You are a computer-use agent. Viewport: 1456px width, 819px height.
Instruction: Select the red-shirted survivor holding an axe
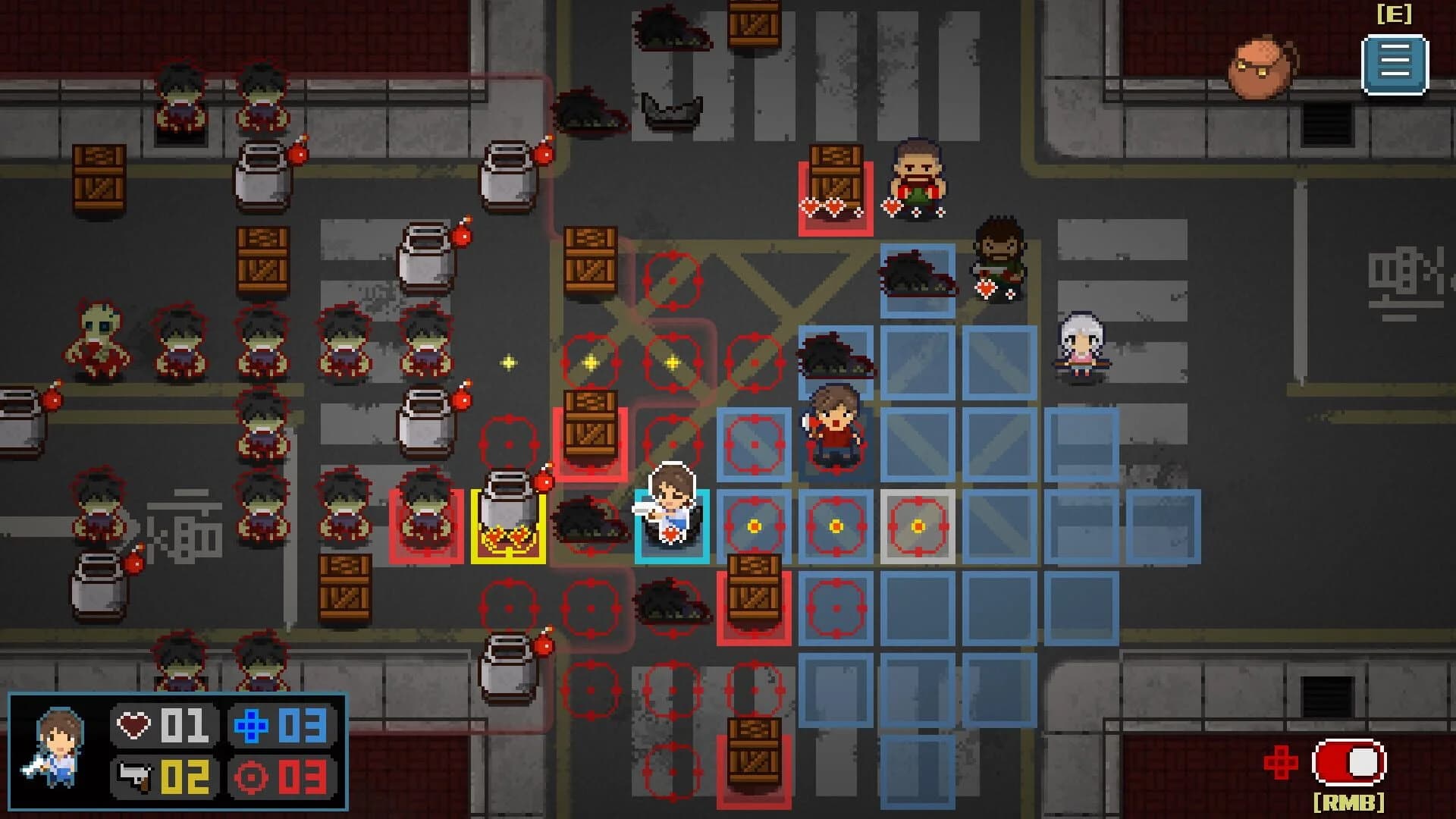(834, 425)
